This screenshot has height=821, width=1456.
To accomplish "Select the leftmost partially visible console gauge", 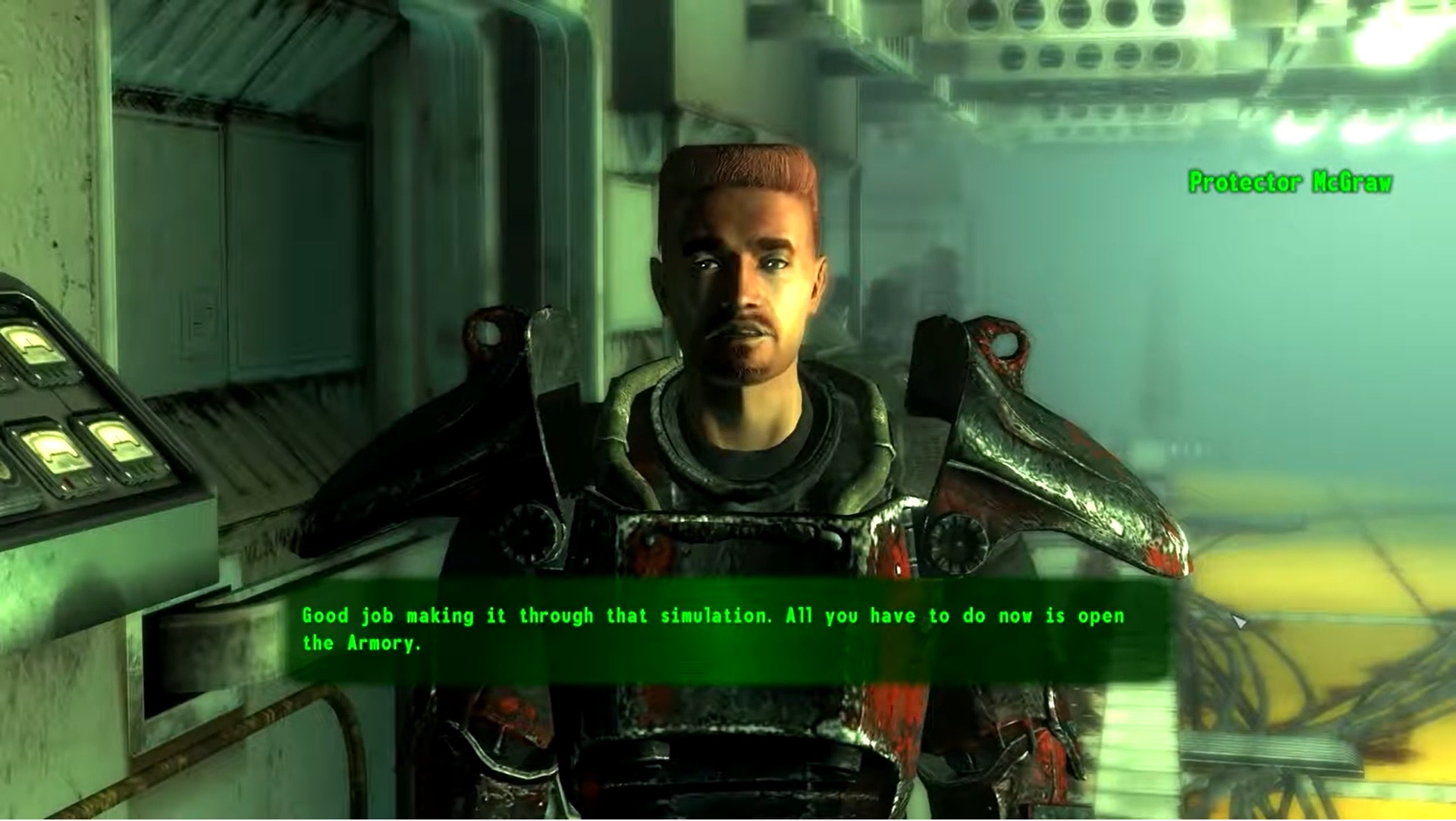I will pos(4,469).
